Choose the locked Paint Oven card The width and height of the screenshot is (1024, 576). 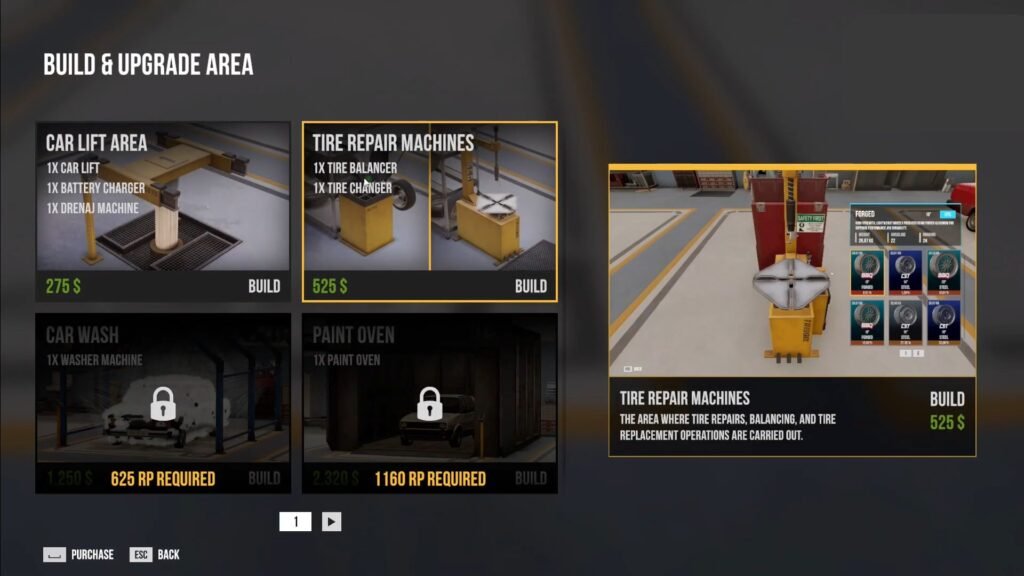(430, 402)
